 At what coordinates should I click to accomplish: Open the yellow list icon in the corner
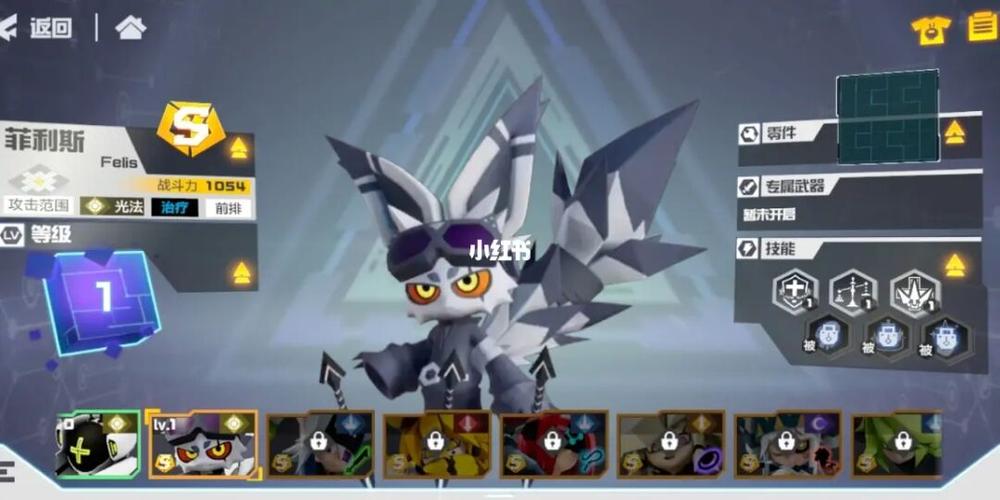[x=982, y=27]
